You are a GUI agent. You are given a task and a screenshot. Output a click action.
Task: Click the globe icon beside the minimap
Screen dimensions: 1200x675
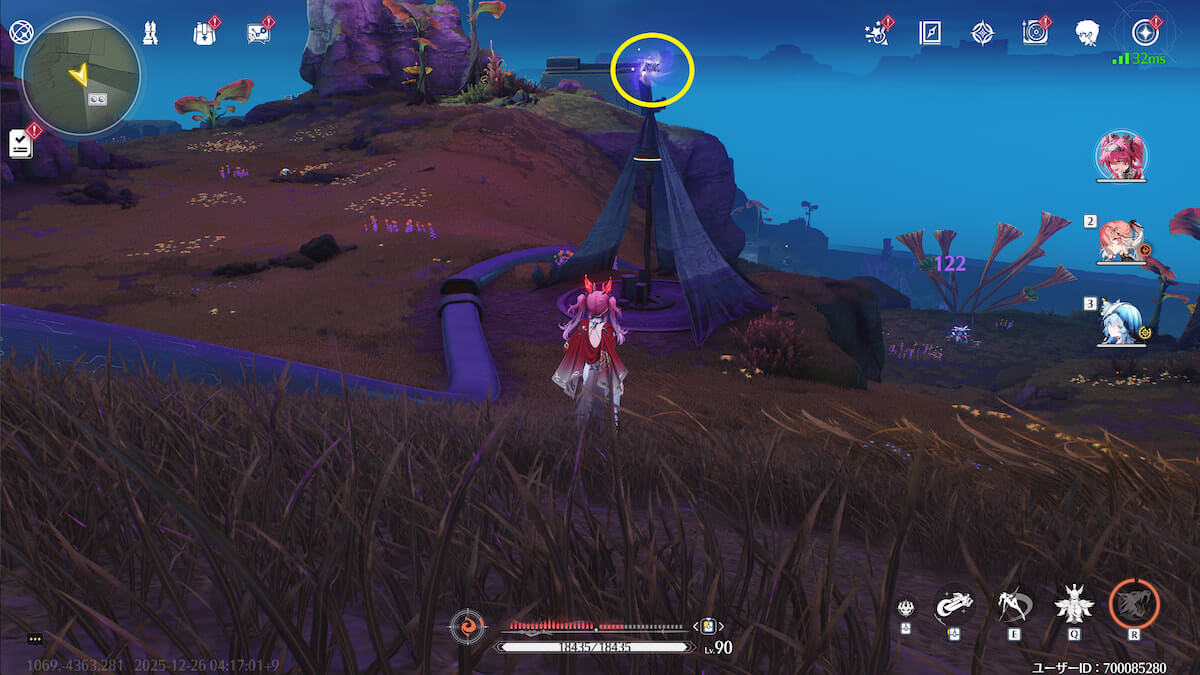tap(19, 31)
